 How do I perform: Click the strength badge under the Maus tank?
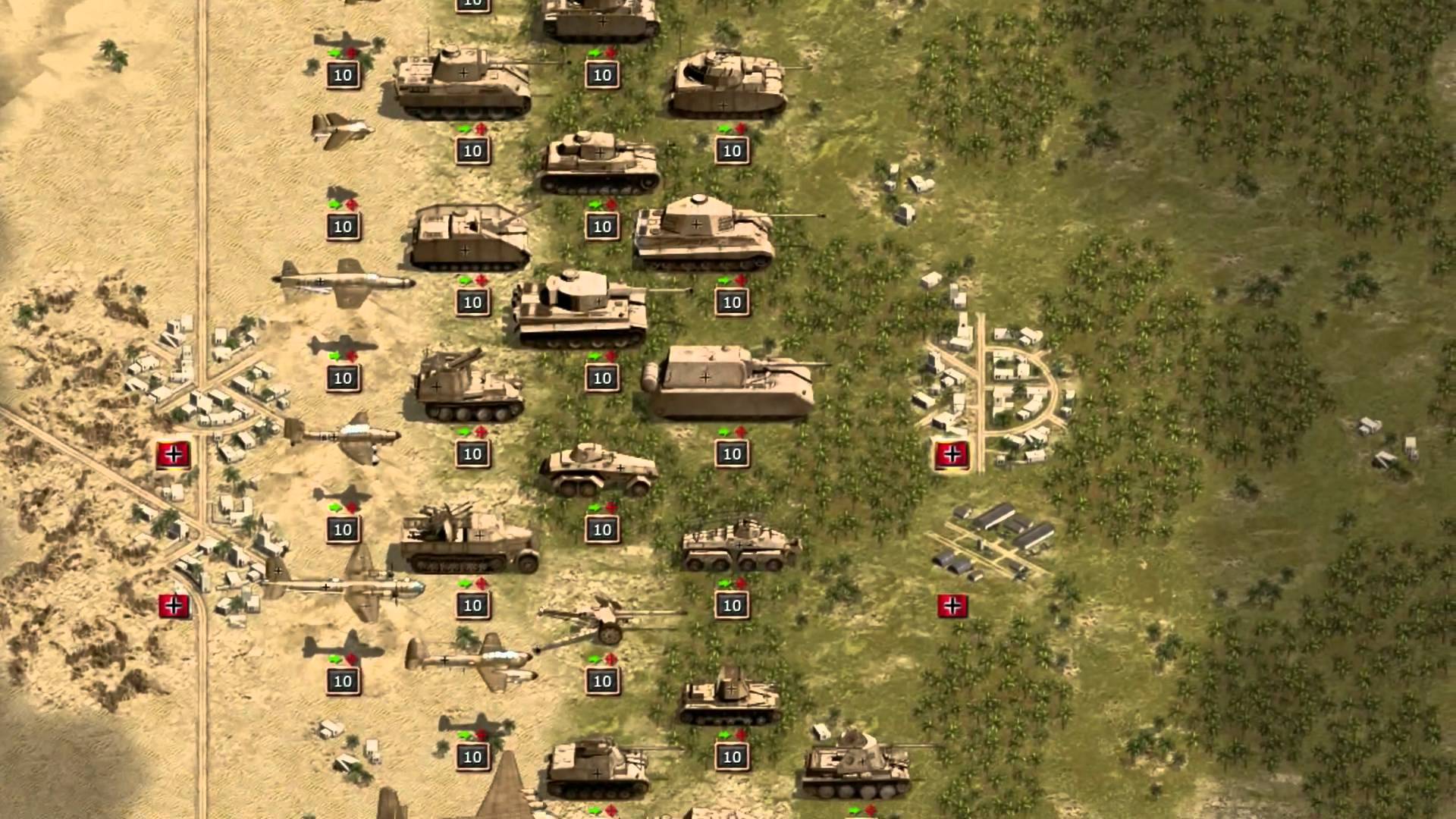coord(730,455)
